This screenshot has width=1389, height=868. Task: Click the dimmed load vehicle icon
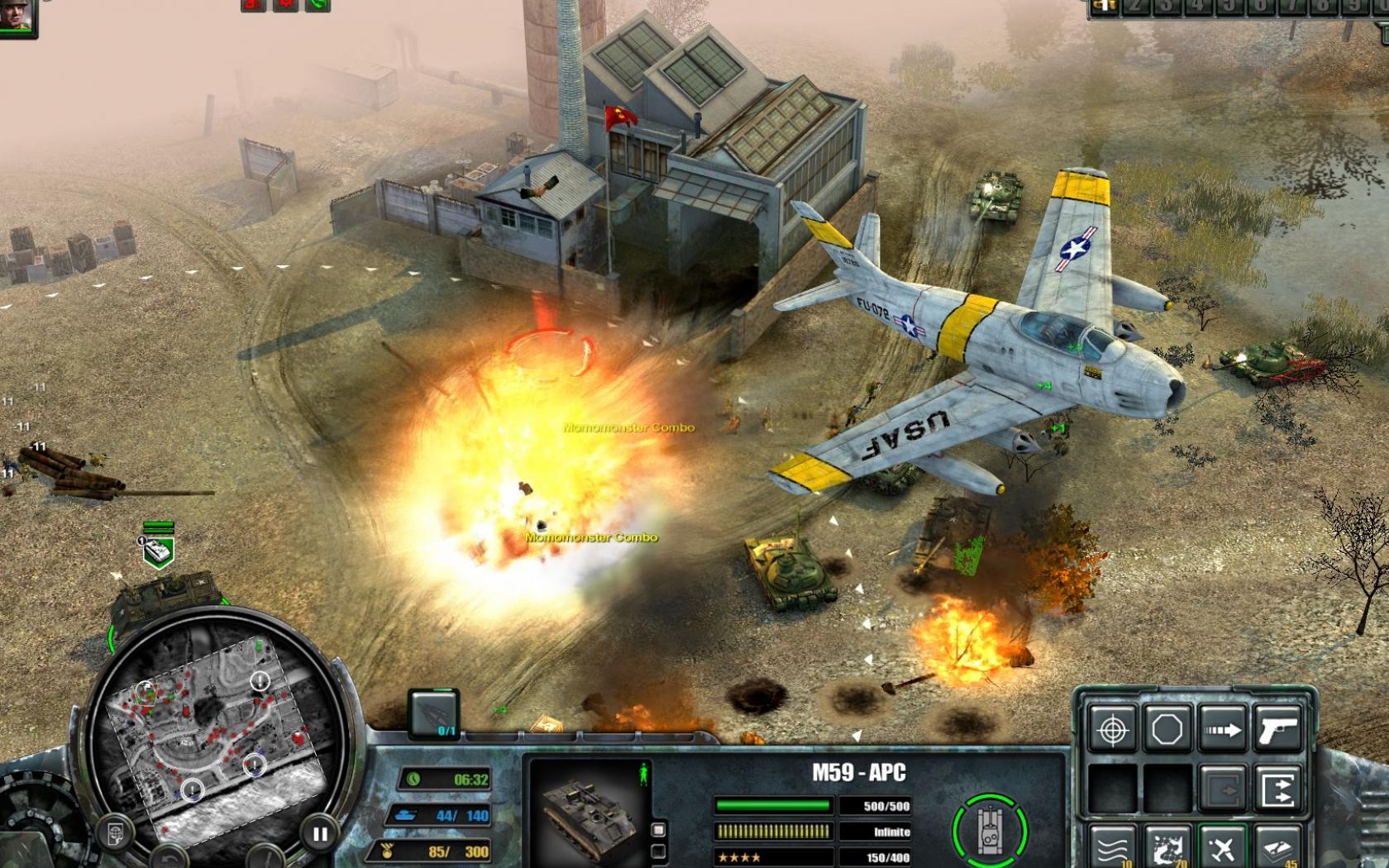[x=1222, y=788]
